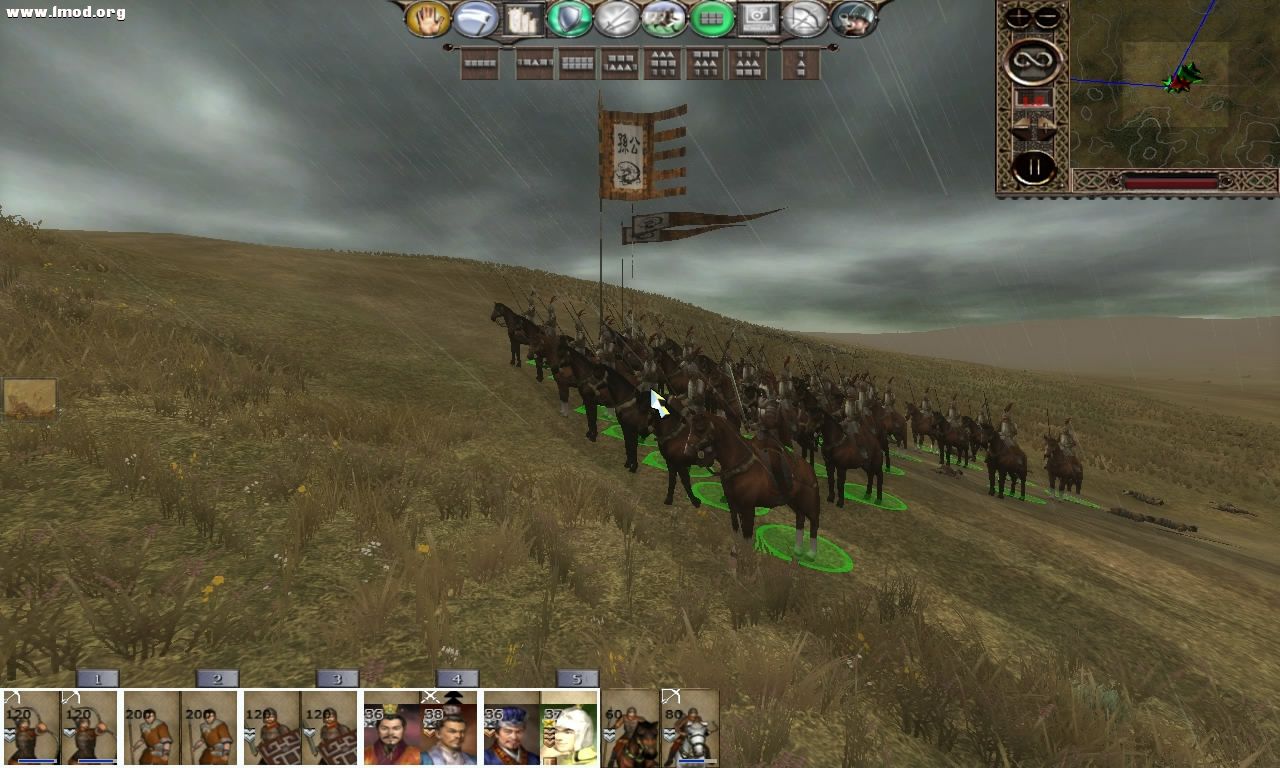Click the fire-at-will crossed swords icon
Screen dimensions: 1280x768
point(617,22)
